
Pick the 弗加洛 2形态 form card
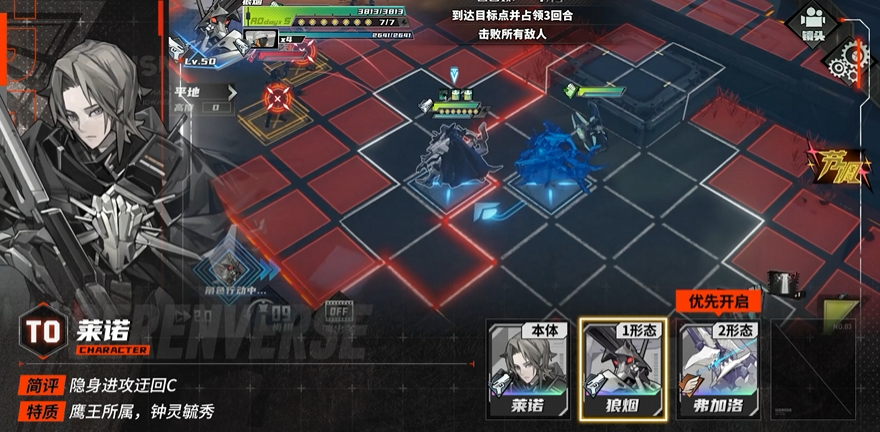tap(717, 370)
